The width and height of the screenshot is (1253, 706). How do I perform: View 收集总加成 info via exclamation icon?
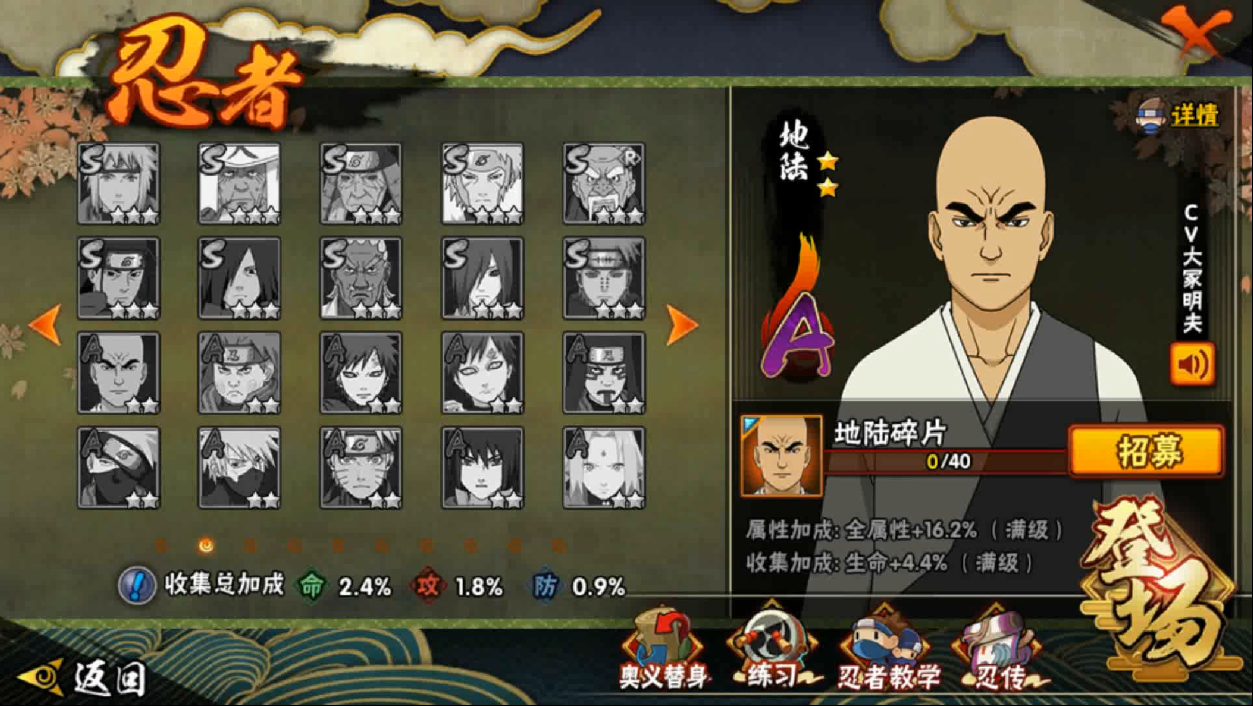pyautogui.click(x=136, y=586)
